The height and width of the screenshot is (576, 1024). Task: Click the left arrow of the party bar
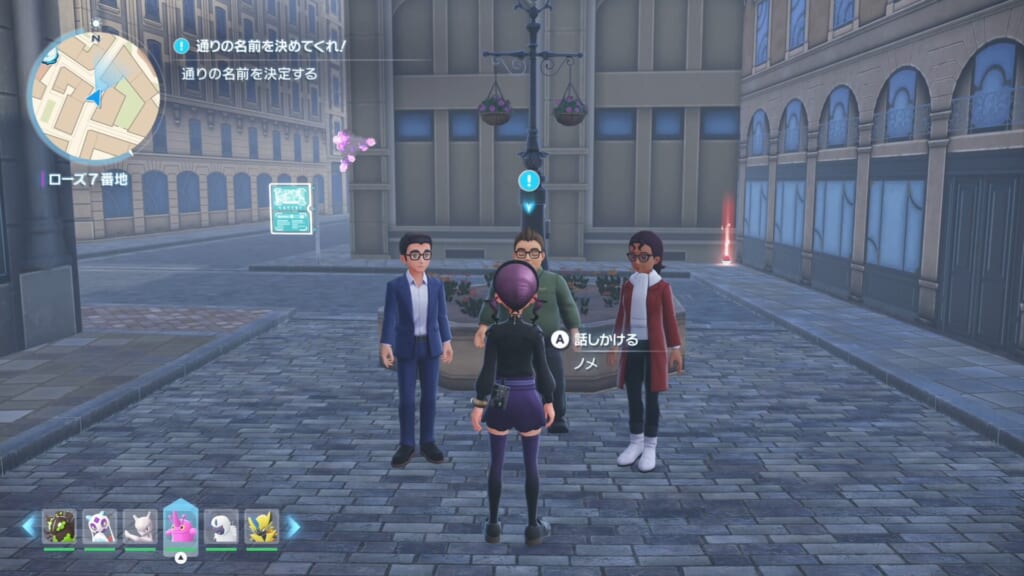click(28, 526)
